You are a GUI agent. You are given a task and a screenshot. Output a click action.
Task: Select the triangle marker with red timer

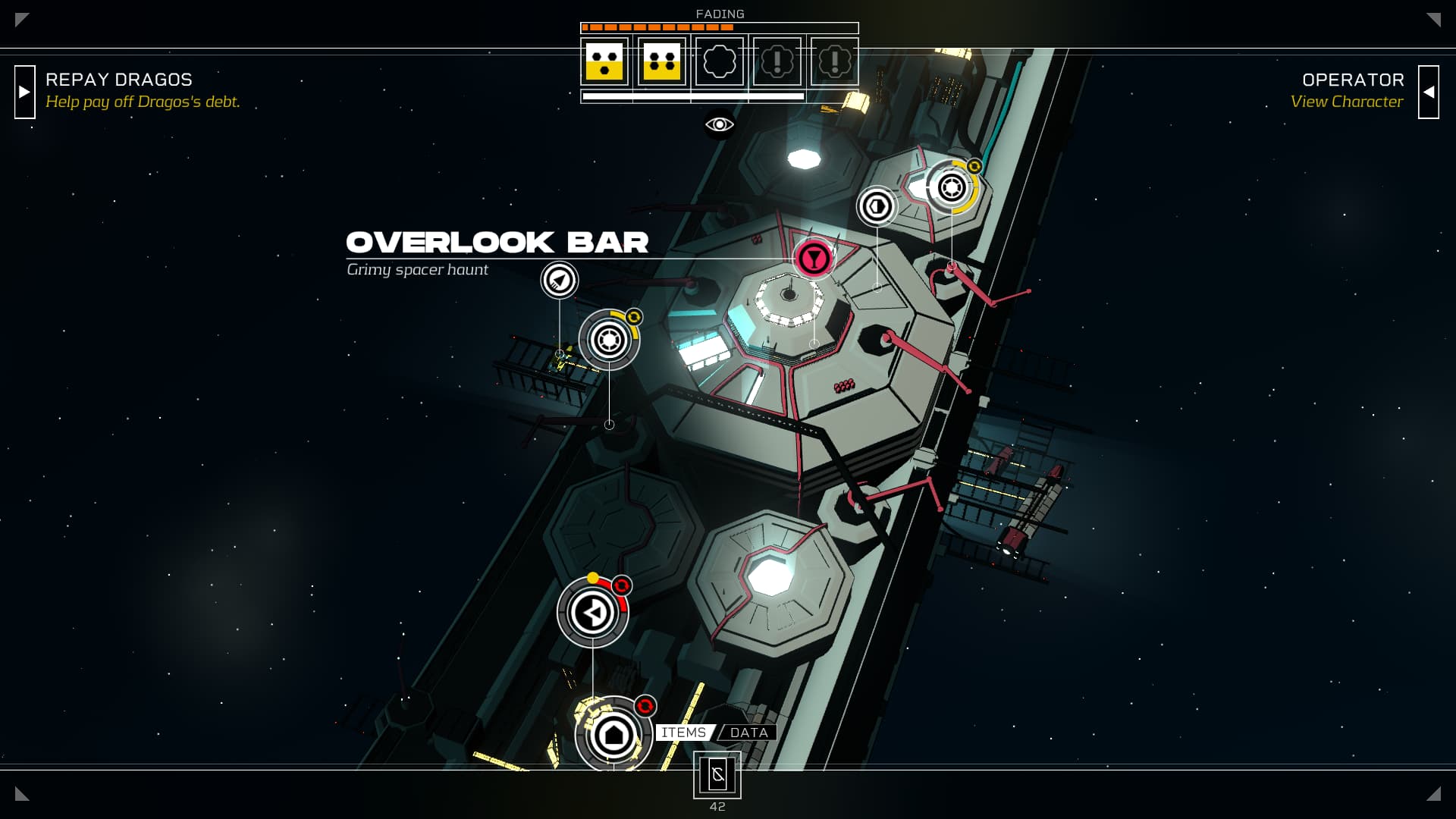tap(593, 612)
